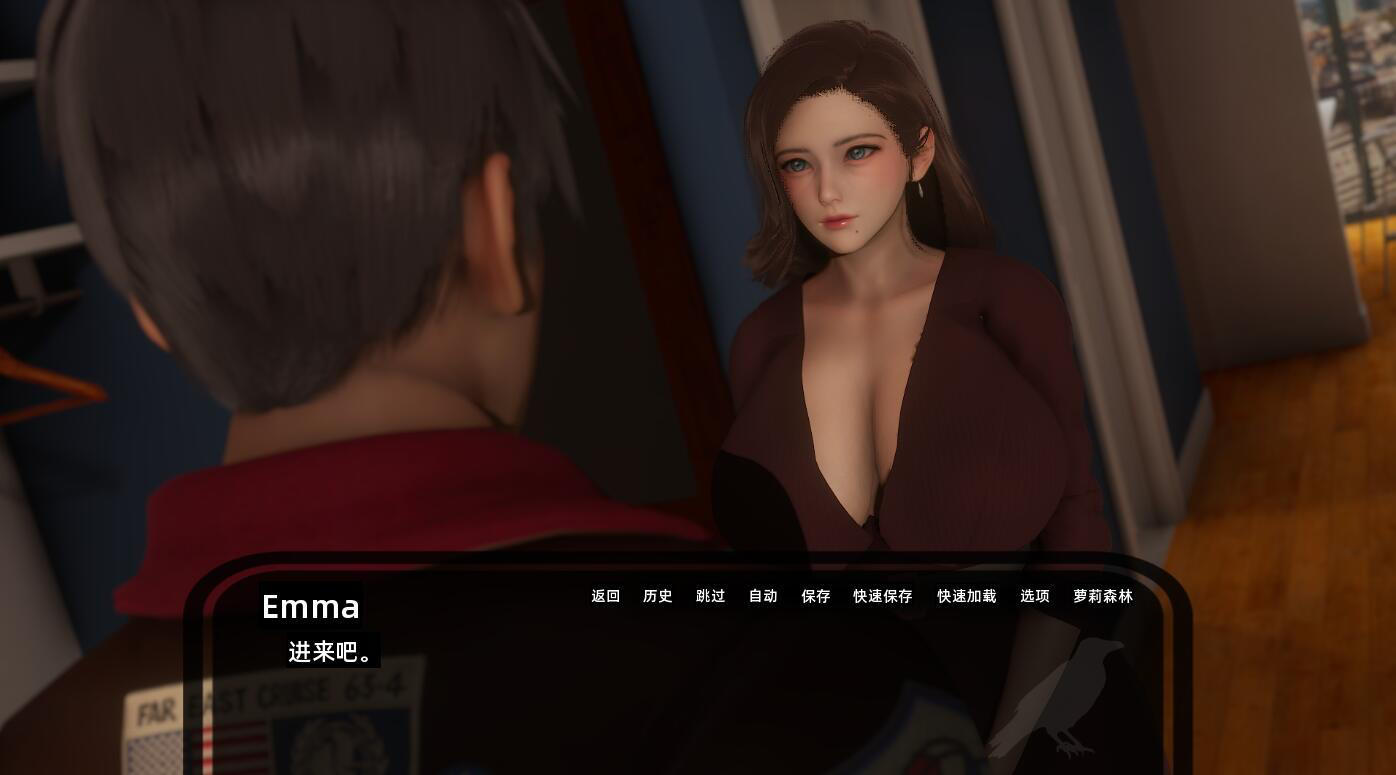Choose 快速保存 (Quick Save)
Viewport: 1396px width, 775px height.
tap(883, 596)
